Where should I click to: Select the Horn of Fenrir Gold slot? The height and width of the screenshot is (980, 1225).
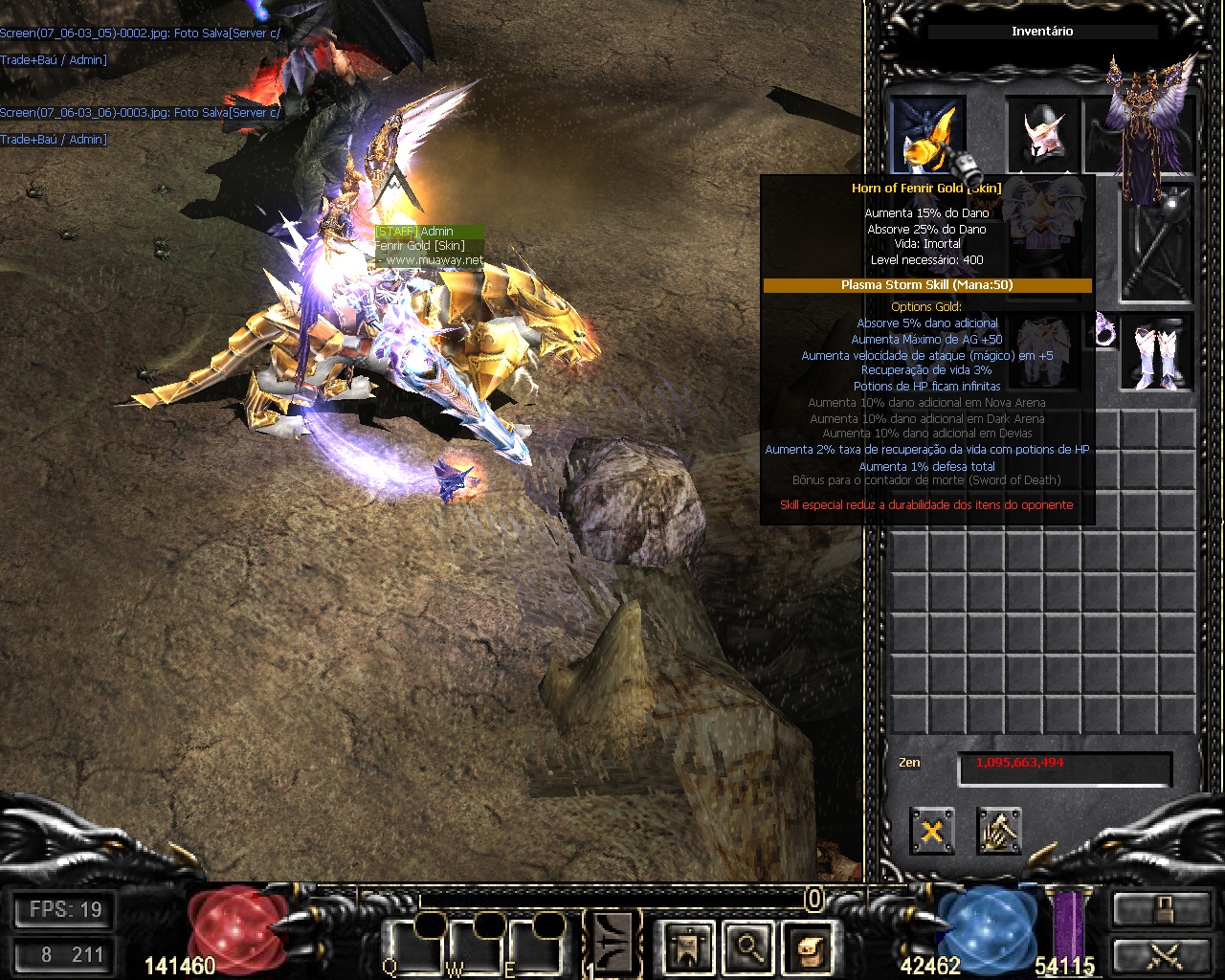[928, 136]
